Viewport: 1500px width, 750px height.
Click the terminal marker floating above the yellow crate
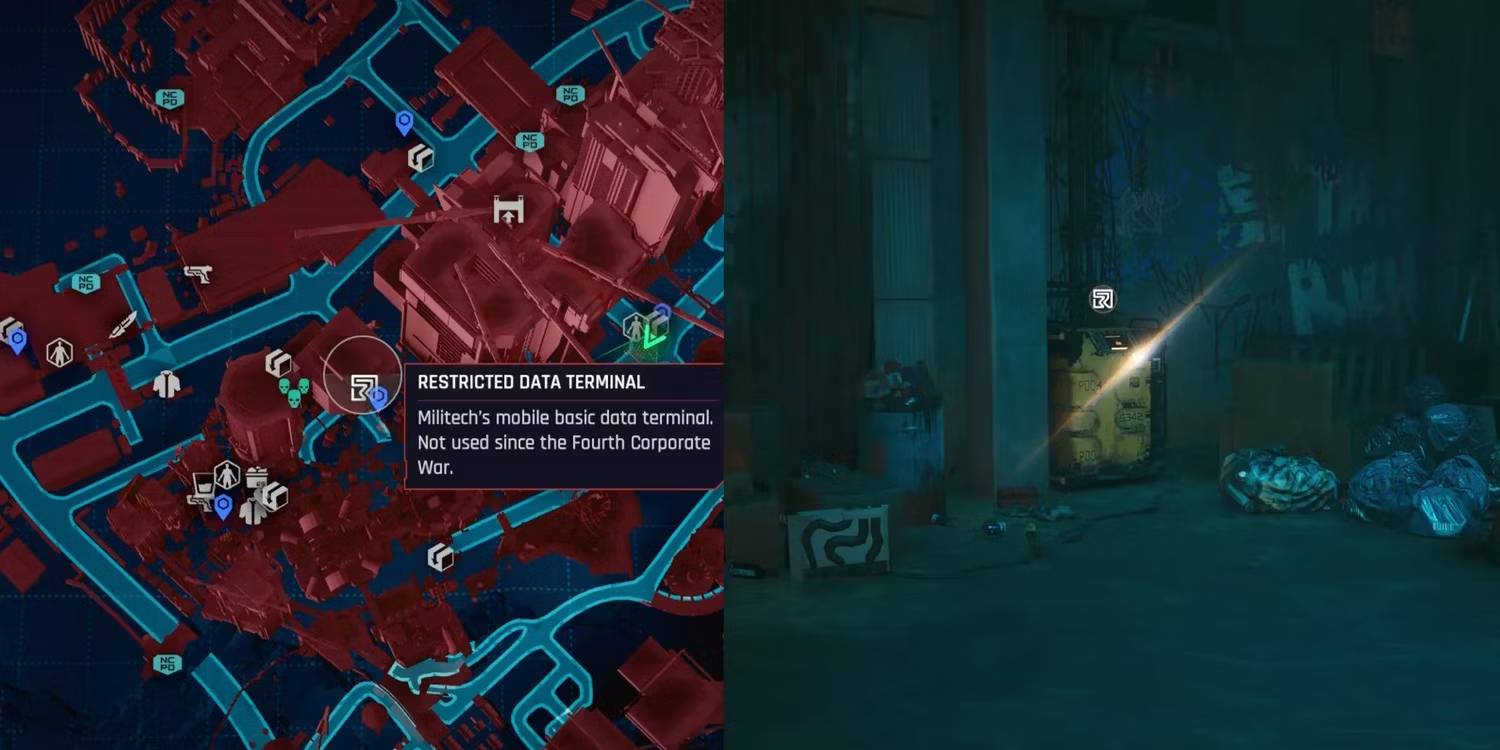[1103, 299]
